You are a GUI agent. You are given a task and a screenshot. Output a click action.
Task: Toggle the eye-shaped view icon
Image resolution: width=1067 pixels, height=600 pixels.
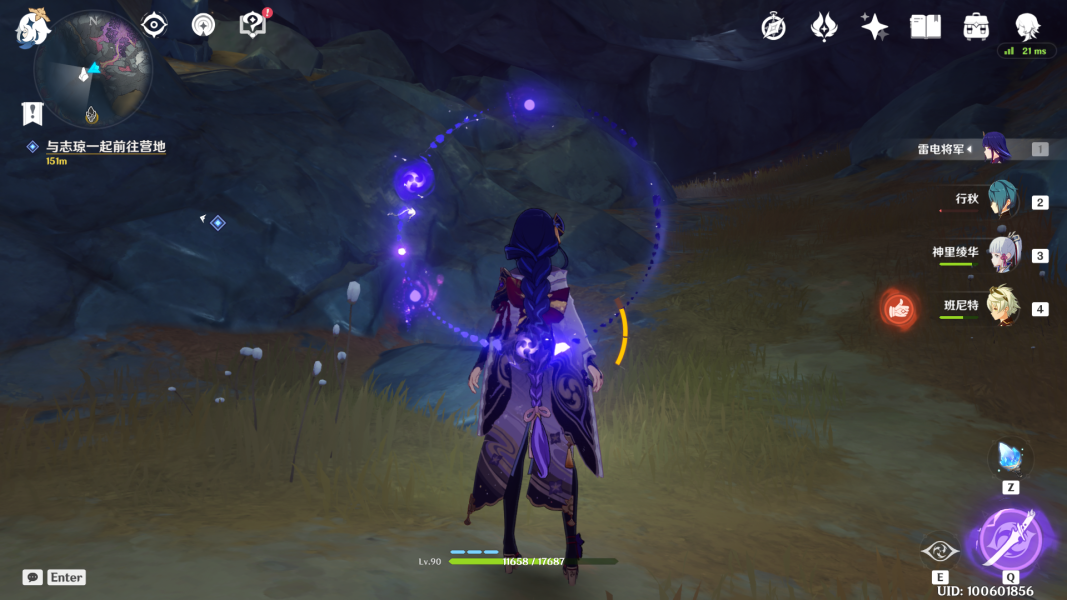pos(154,25)
